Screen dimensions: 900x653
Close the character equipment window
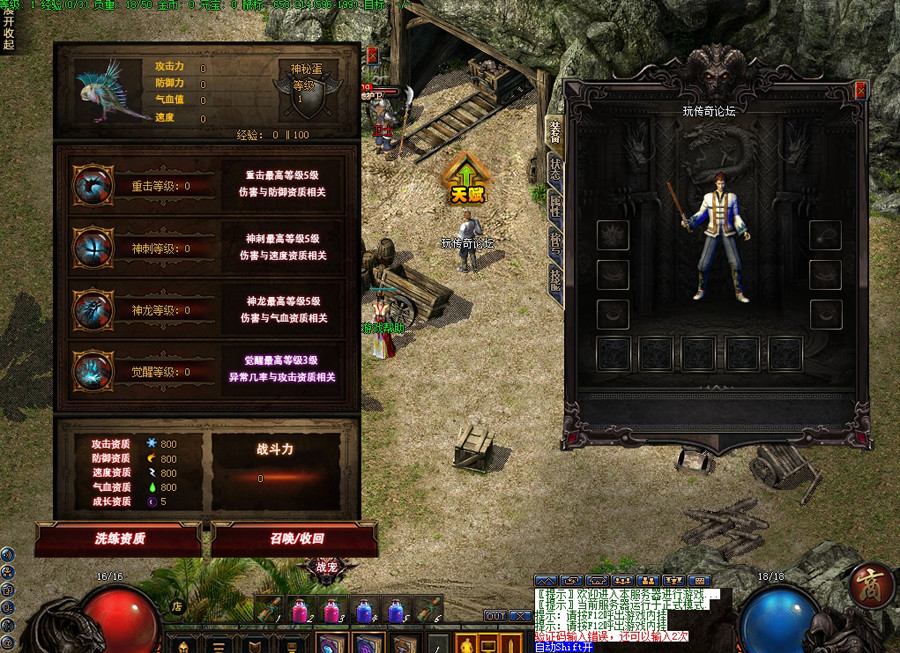(860, 90)
